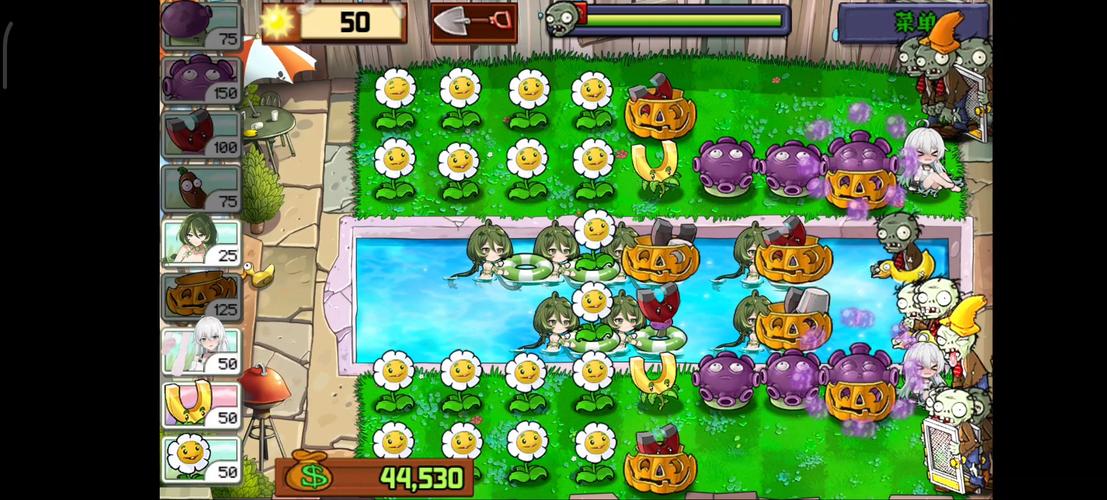This screenshot has width=1107, height=500.
Task: Select the Gloom-shroom seed packet costing 150
Action: (200, 79)
